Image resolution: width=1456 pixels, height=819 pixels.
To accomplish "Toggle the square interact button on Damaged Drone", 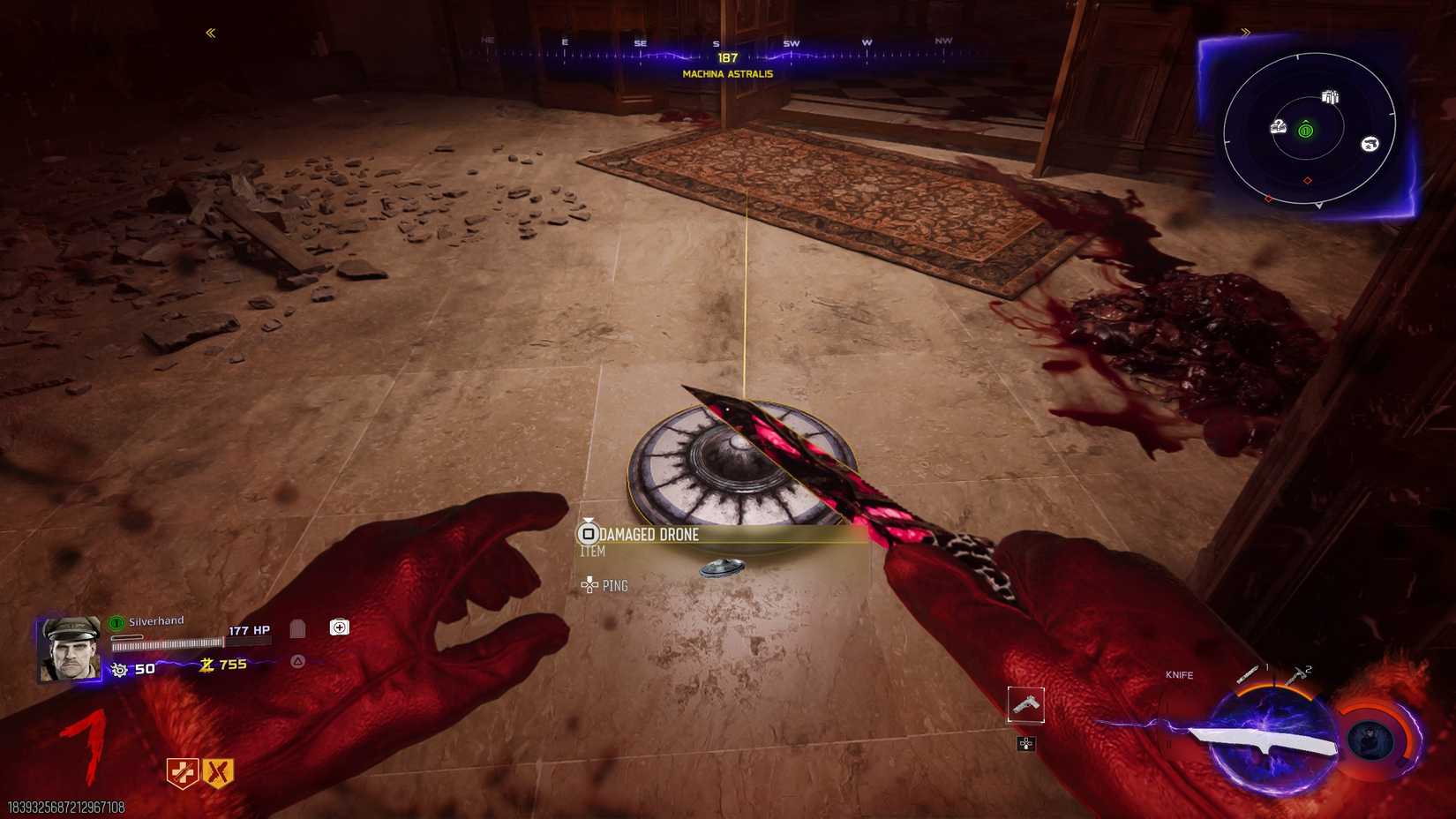I will [x=587, y=533].
